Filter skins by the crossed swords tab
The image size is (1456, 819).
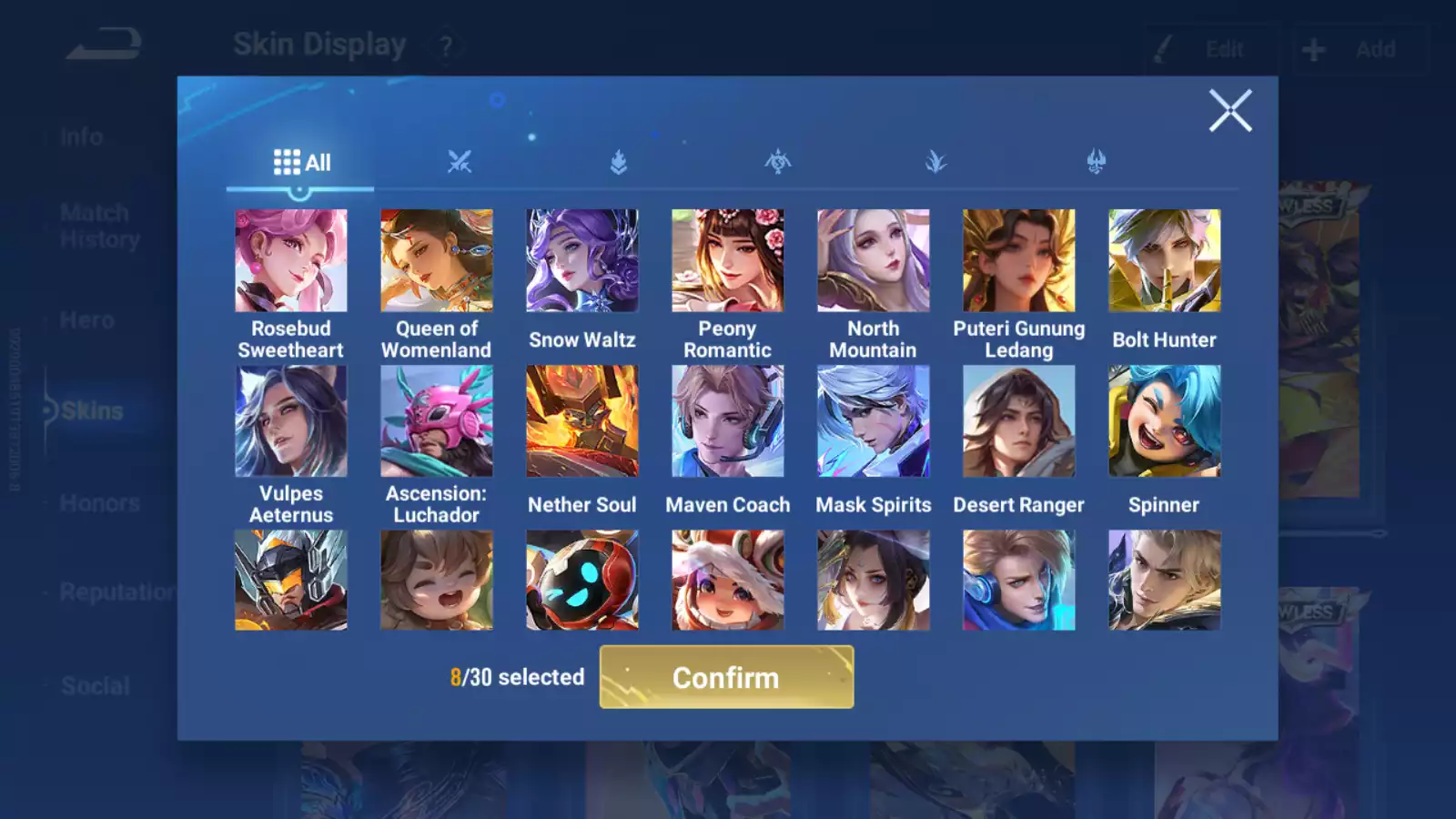(460, 163)
